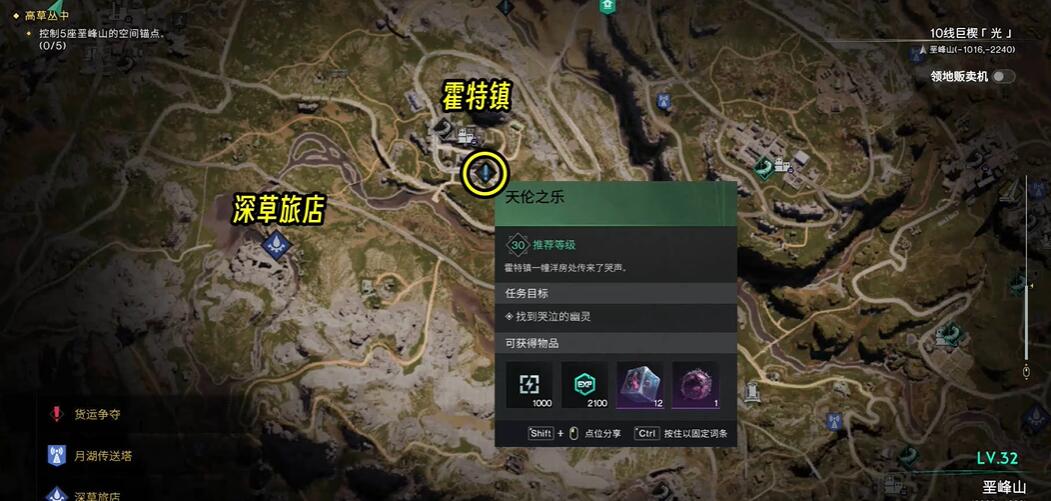
Task: Choose 货运争夺 in the map list
Action: [98, 414]
